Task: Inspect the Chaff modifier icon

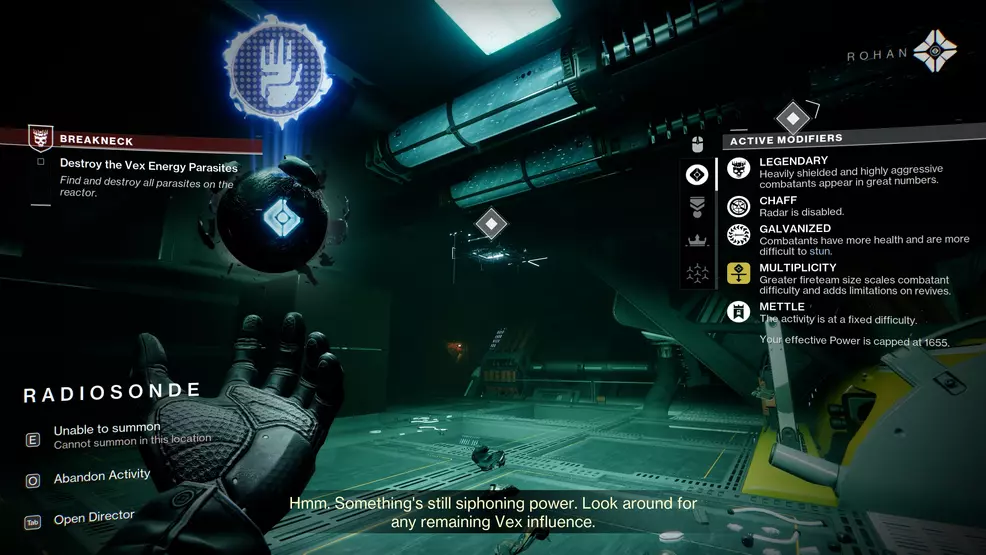Action: [x=739, y=206]
